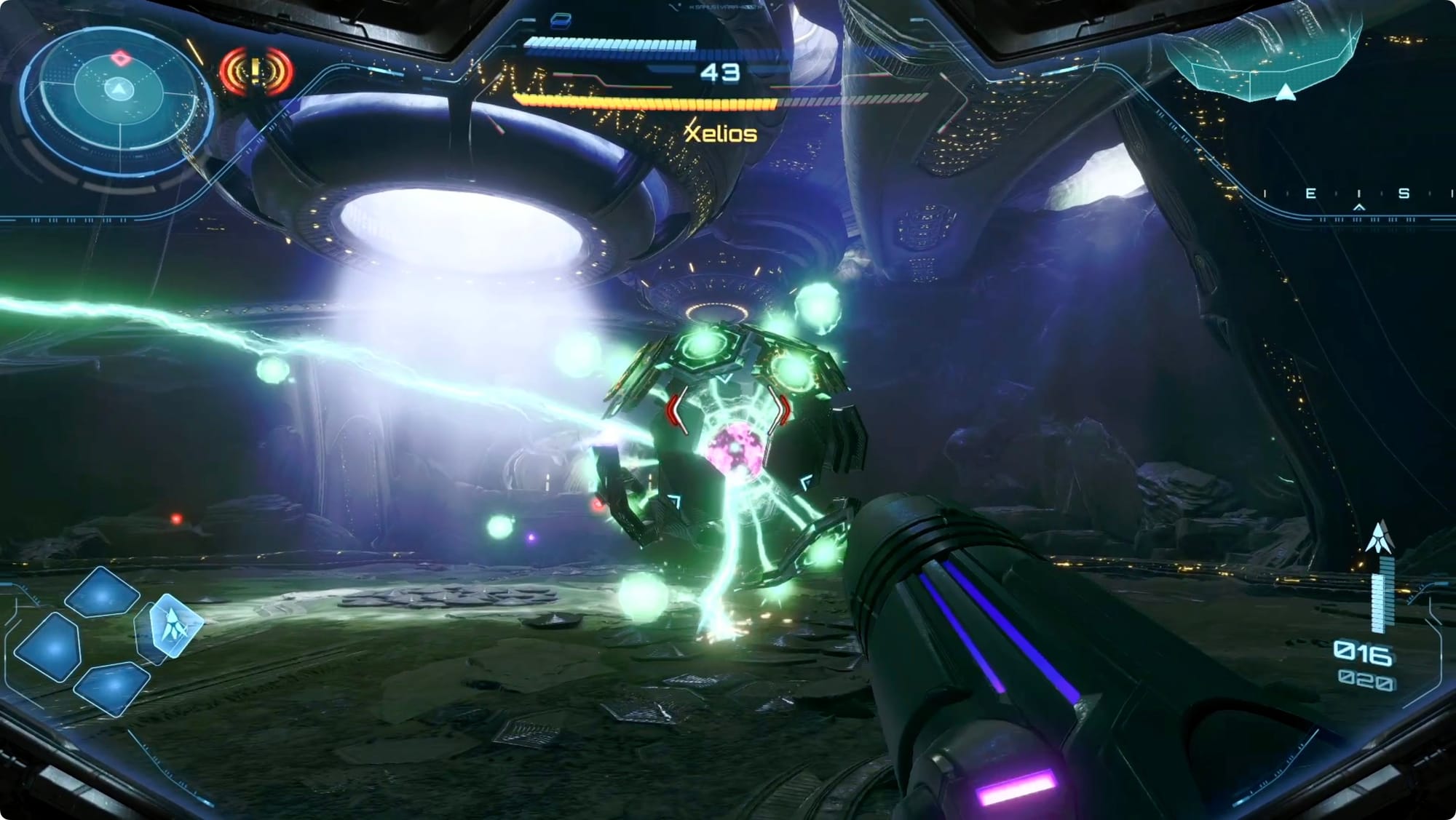Viewport: 1456px width, 820px height.
Task: Click the compass heading strip
Action: pos(1356,195)
